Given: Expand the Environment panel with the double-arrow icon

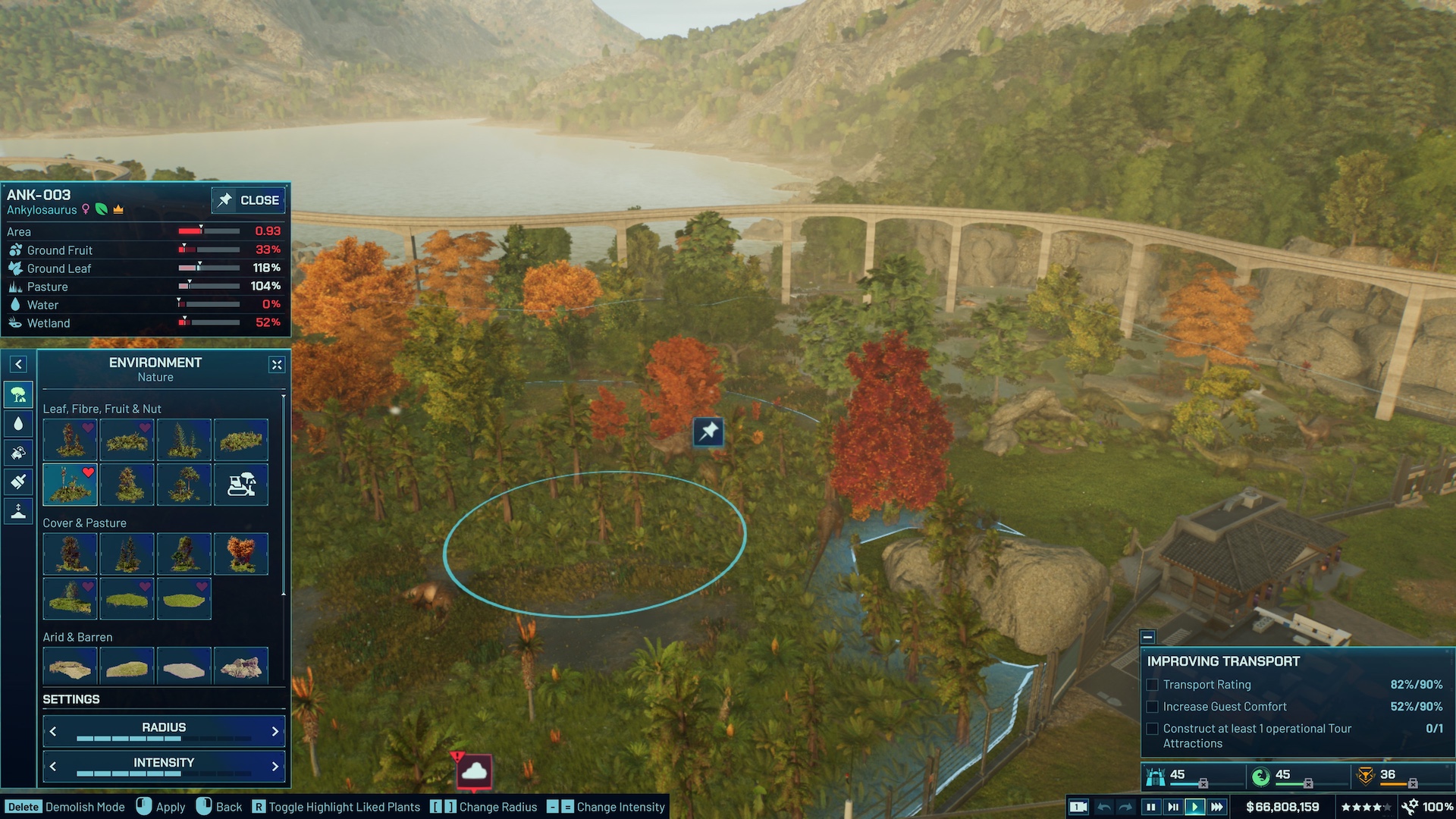Looking at the screenshot, I should pos(276,366).
